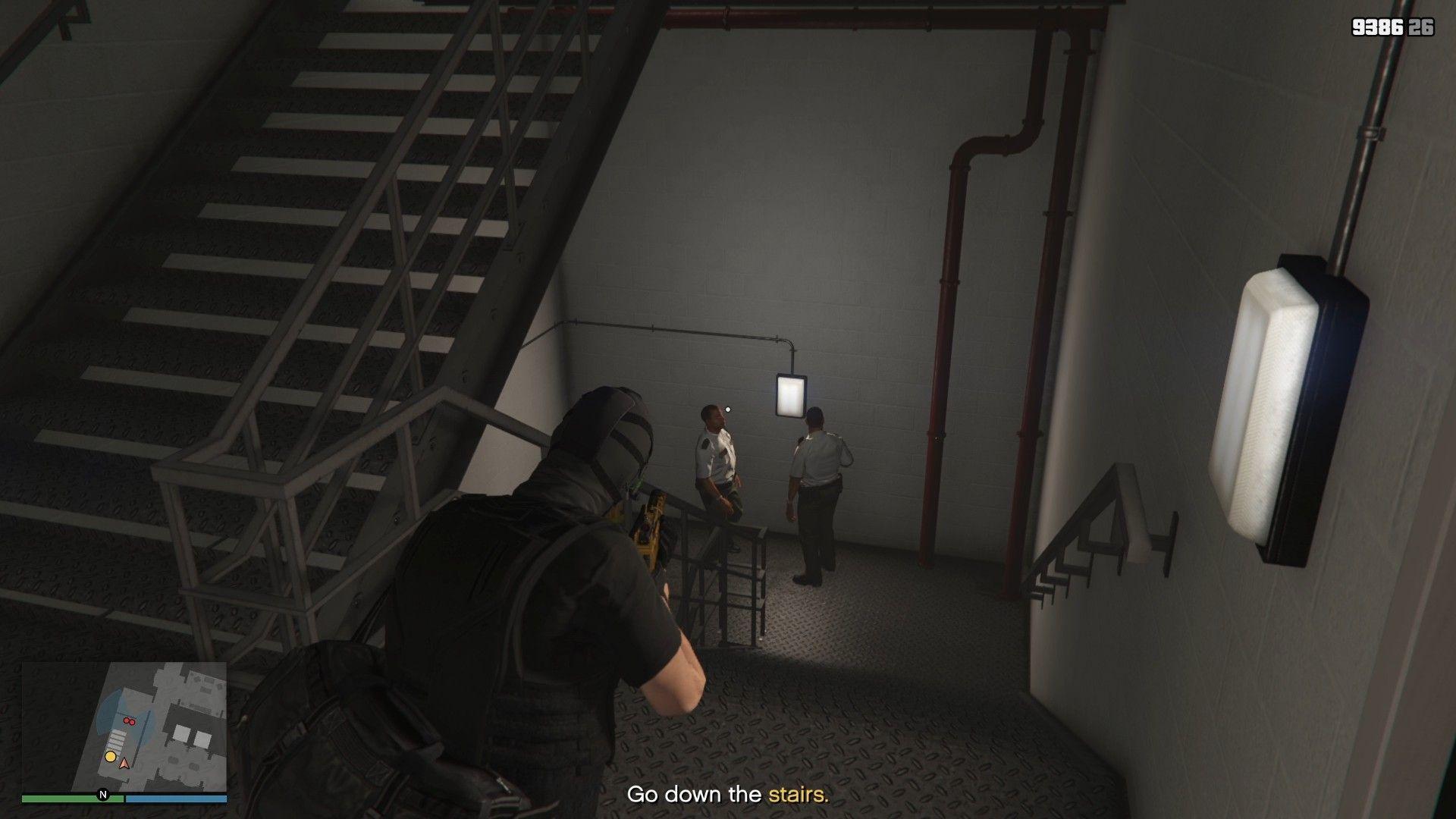Click the red enemy blips on the minimap
Image resolution: width=1456 pixels, height=819 pixels.
coord(129,721)
